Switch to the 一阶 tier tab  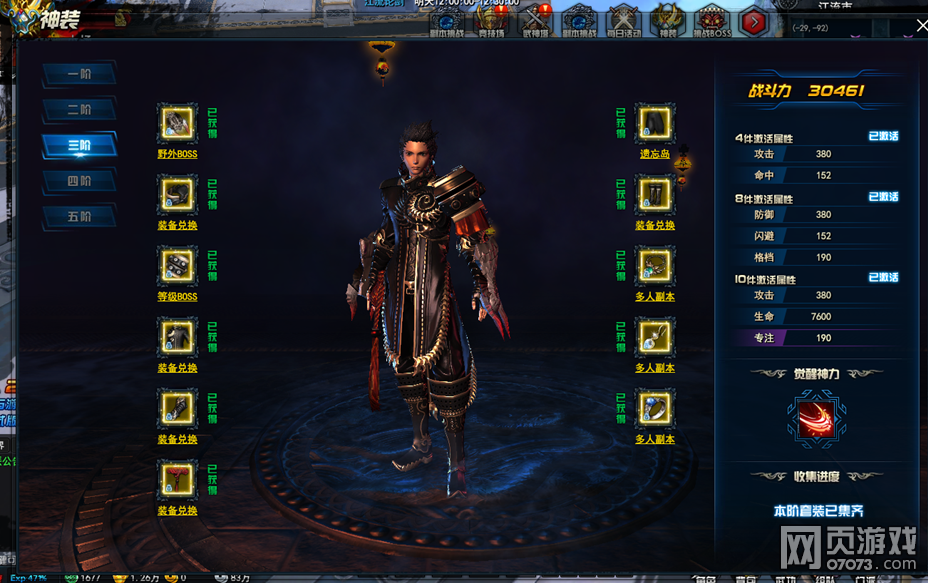tap(79, 73)
